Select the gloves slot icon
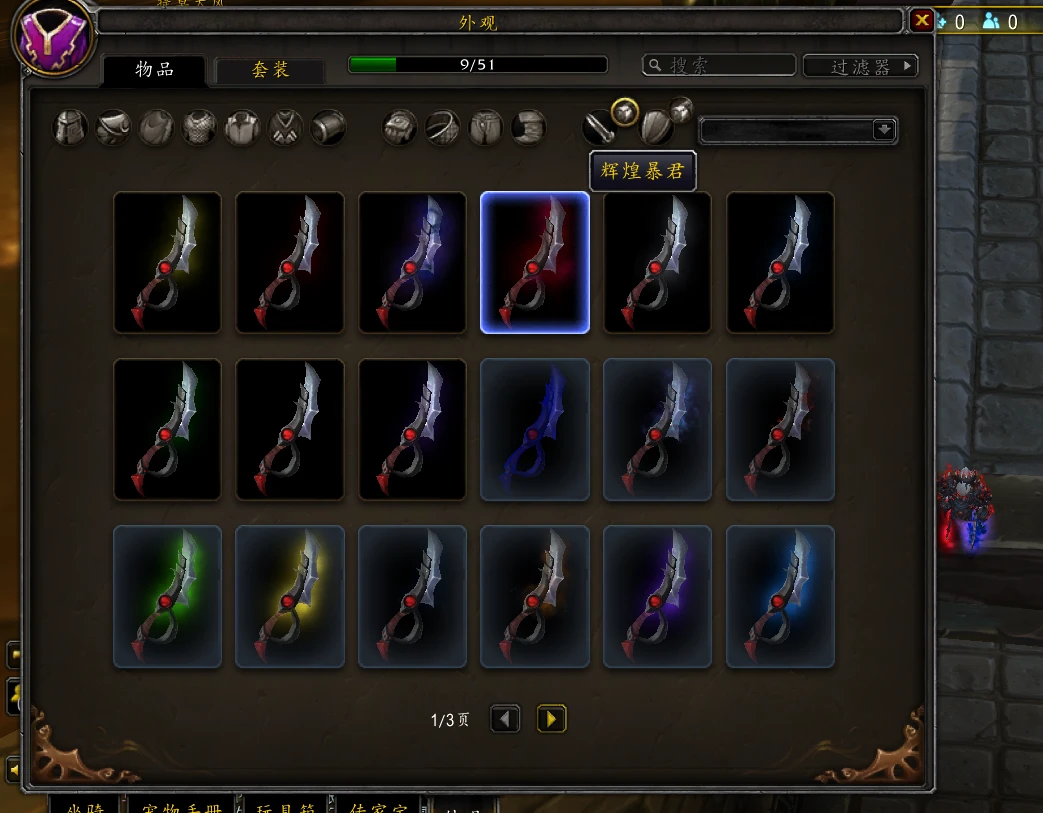The height and width of the screenshot is (813, 1043). coord(400,128)
